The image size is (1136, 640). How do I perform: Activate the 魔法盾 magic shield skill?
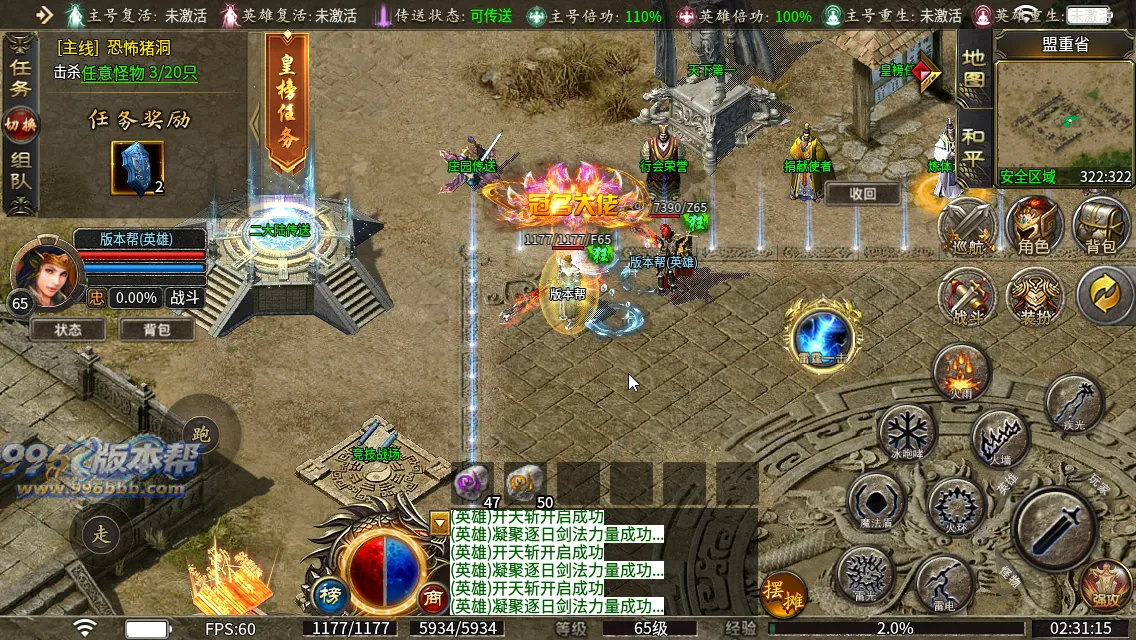pyautogui.click(x=875, y=498)
